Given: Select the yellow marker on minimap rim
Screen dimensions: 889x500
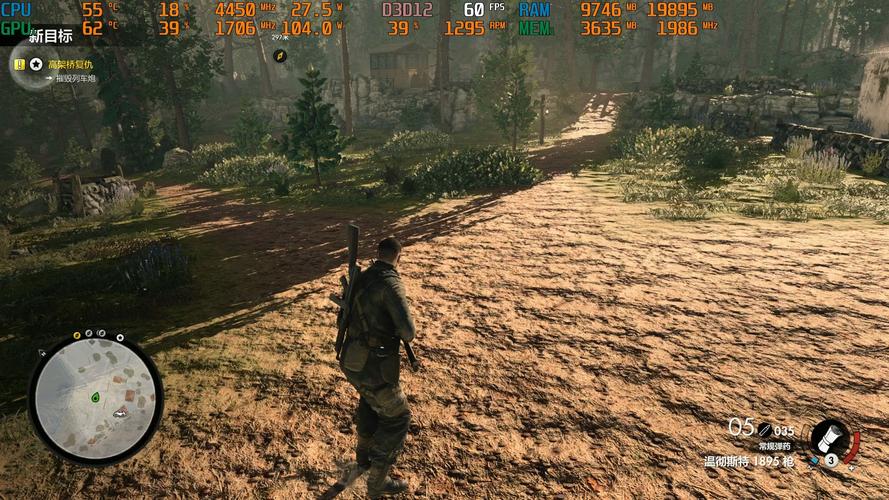Looking at the screenshot, I should click(x=77, y=335).
